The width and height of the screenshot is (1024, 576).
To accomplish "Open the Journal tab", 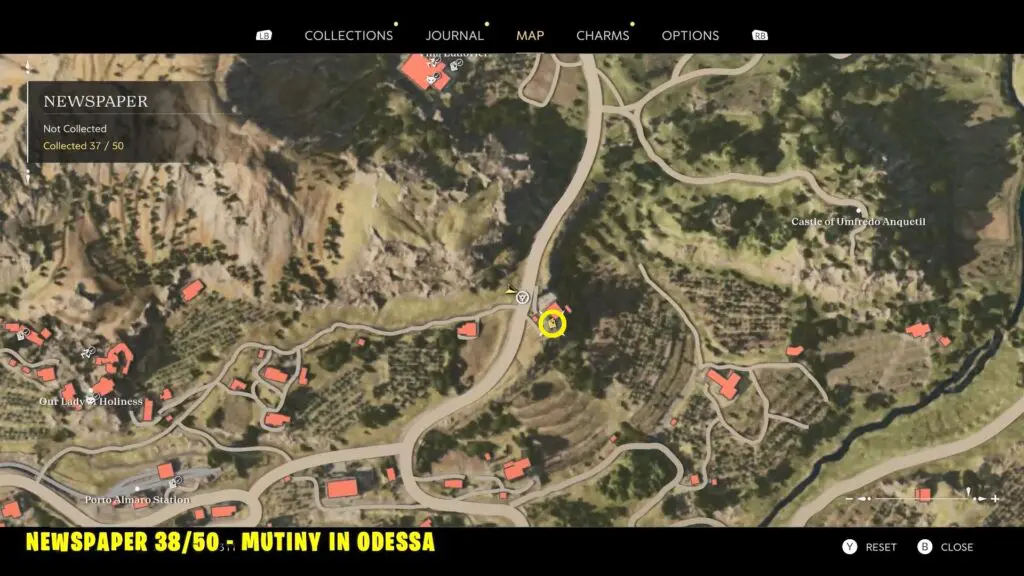I will pyautogui.click(x=455, y=35).
